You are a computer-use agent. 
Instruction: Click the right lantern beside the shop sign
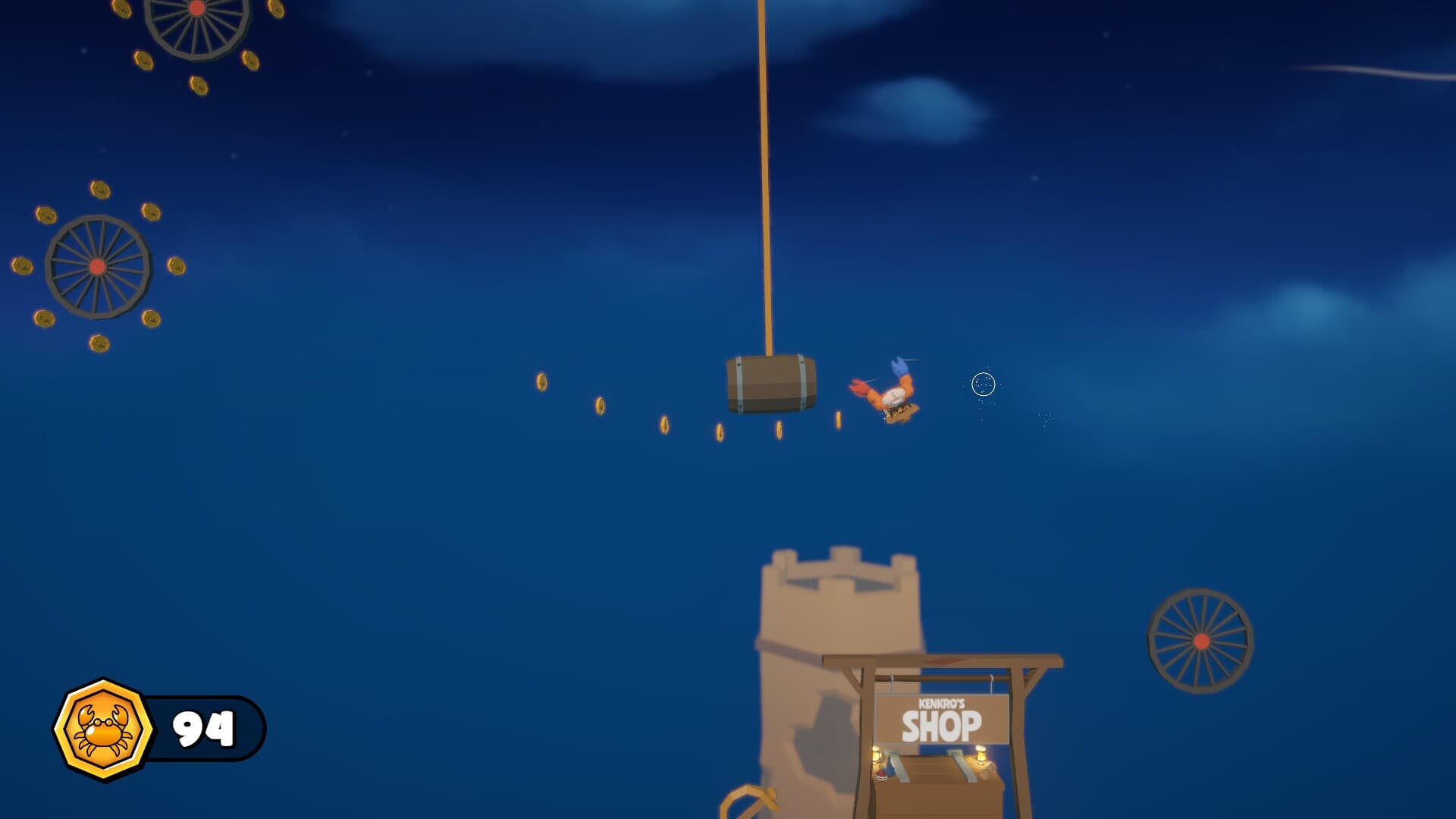(x=981, y=756)
